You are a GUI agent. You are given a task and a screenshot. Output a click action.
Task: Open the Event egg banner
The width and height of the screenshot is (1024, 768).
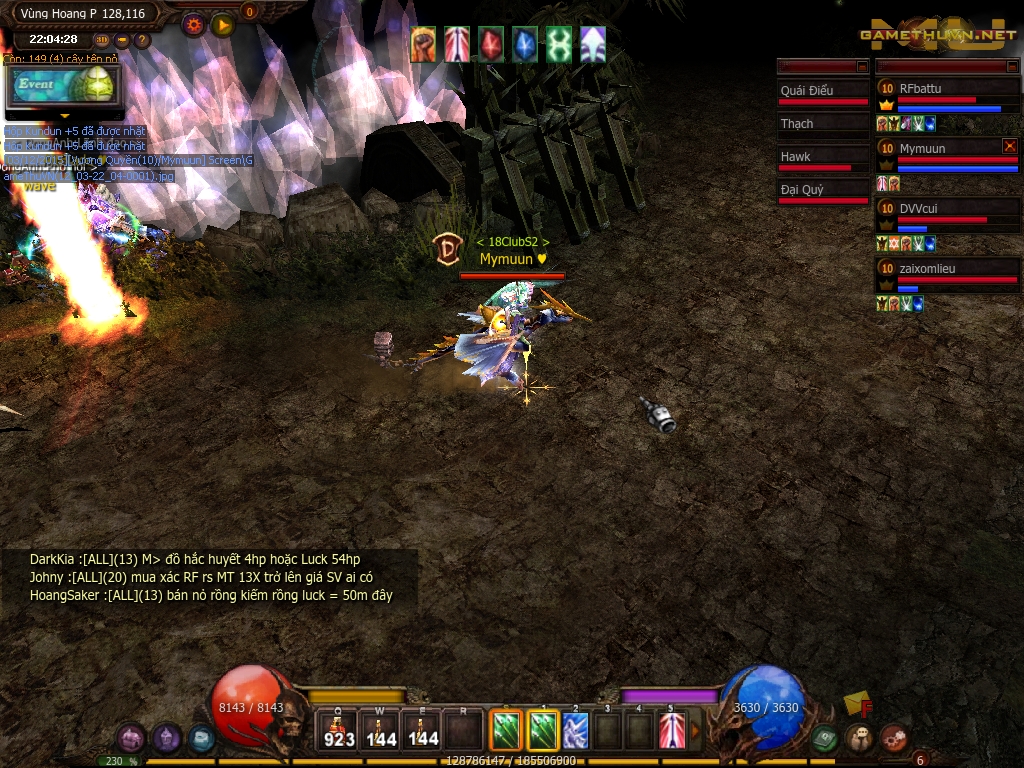pos(65,86)
